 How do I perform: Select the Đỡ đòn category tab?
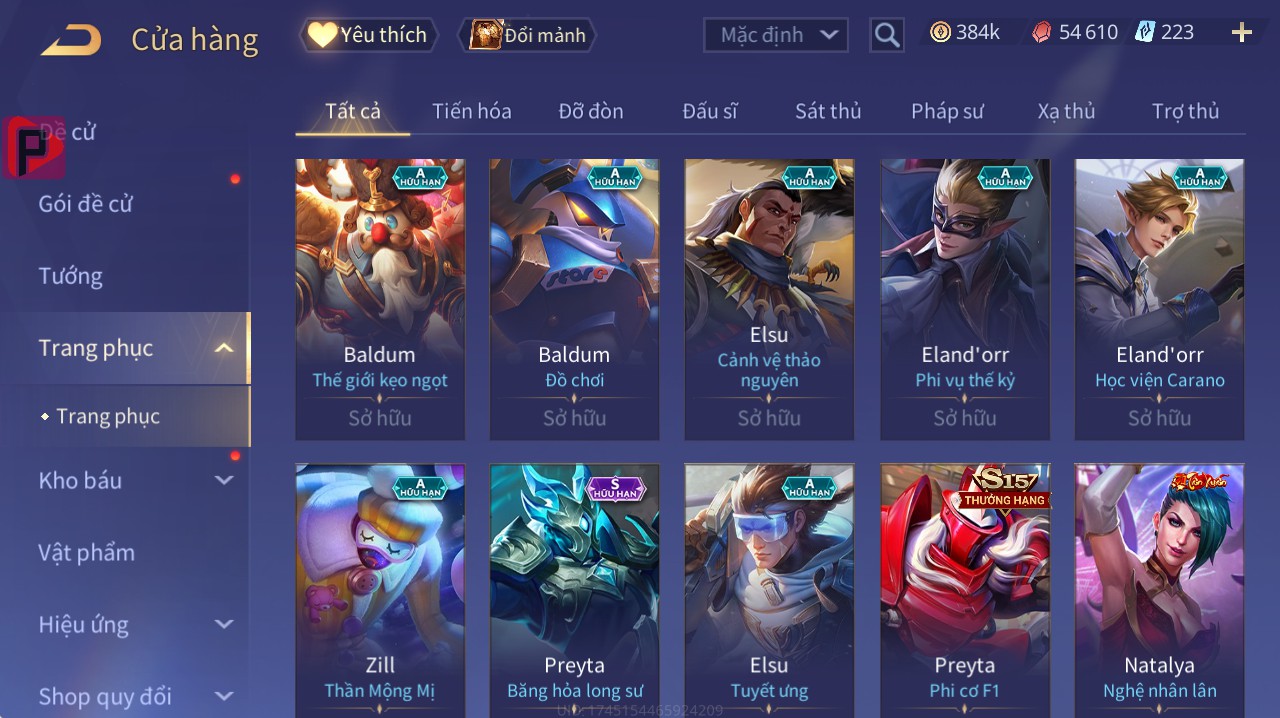(590, 111)
